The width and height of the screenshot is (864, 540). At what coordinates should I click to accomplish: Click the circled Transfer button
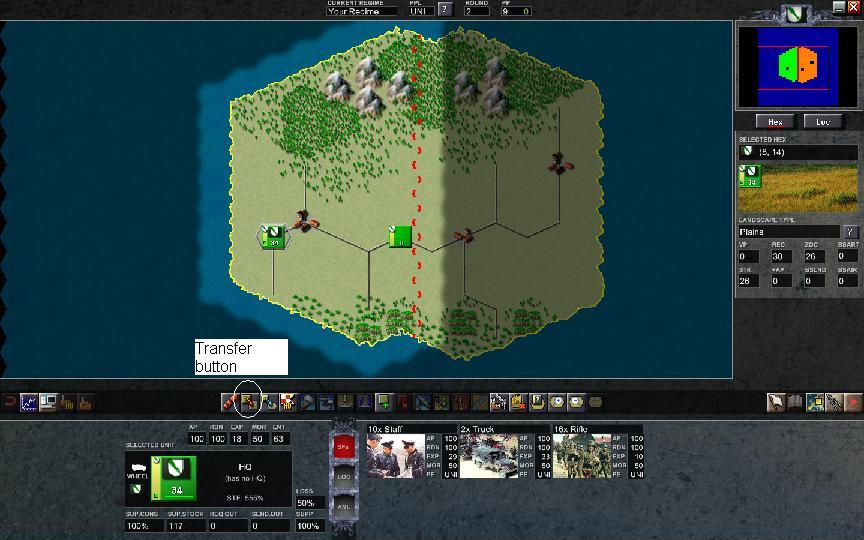click(248, 402)
